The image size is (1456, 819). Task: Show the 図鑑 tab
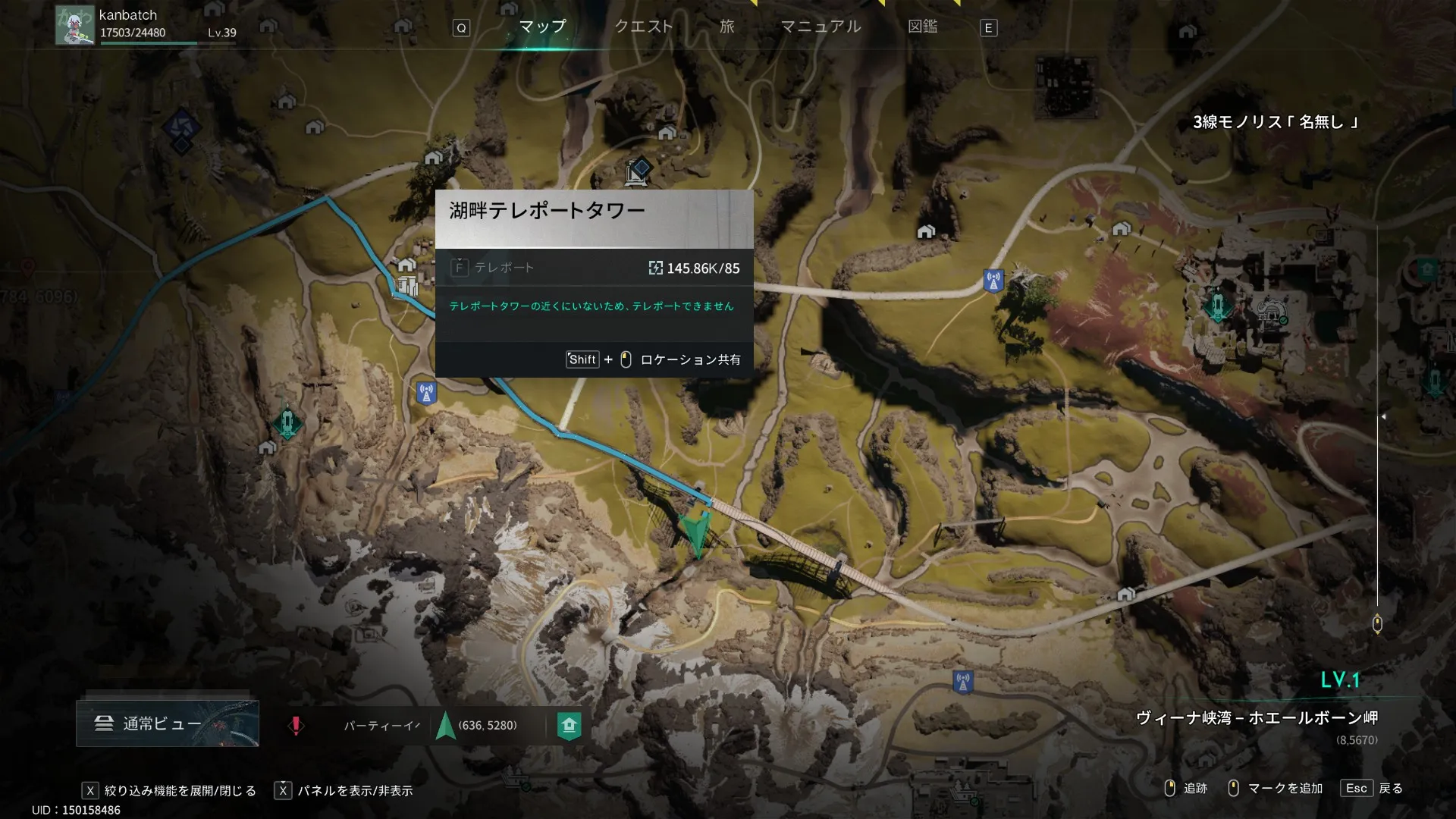click(922, 27)
